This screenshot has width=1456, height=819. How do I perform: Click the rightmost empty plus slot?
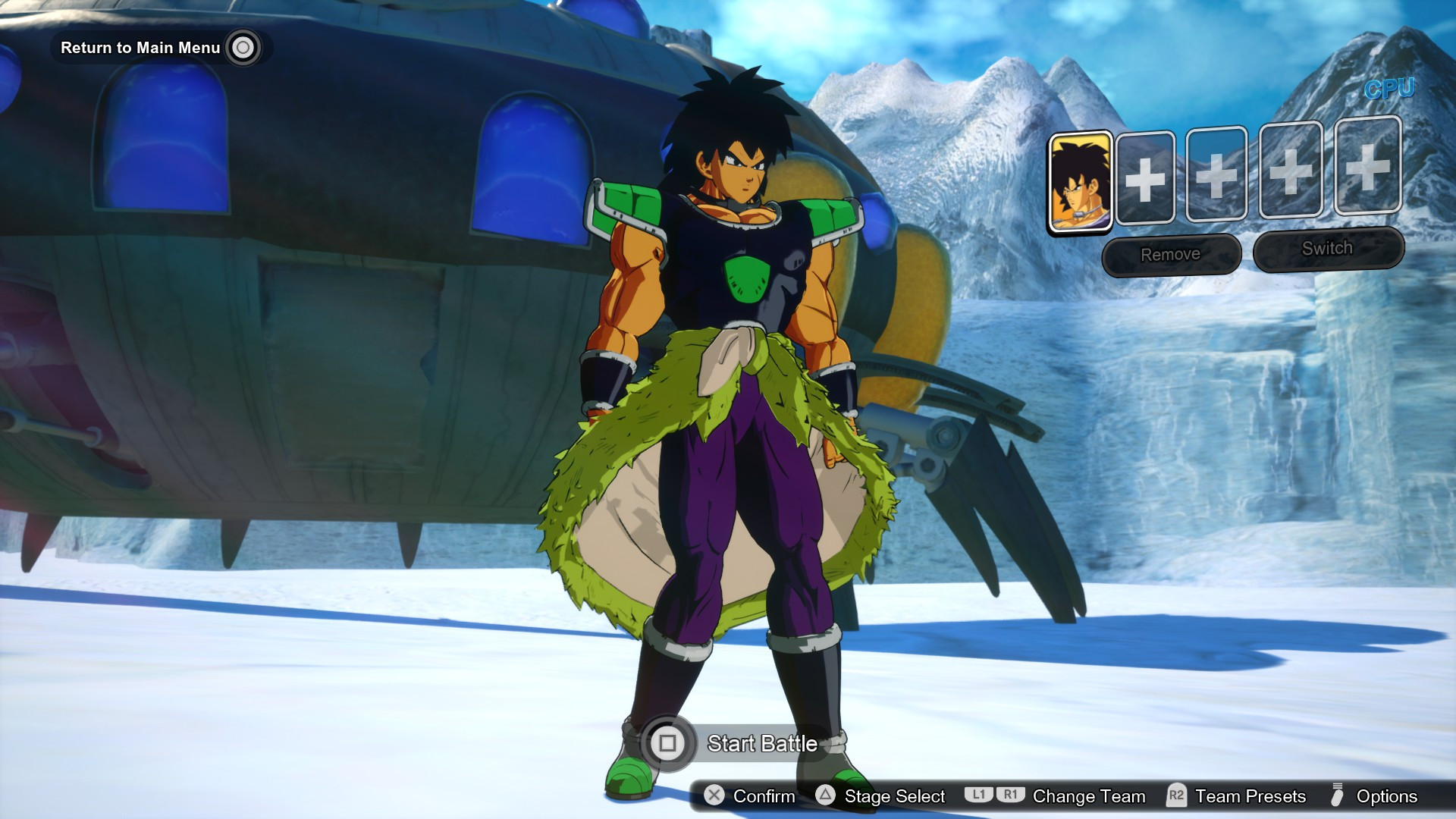click(1365, 180)
